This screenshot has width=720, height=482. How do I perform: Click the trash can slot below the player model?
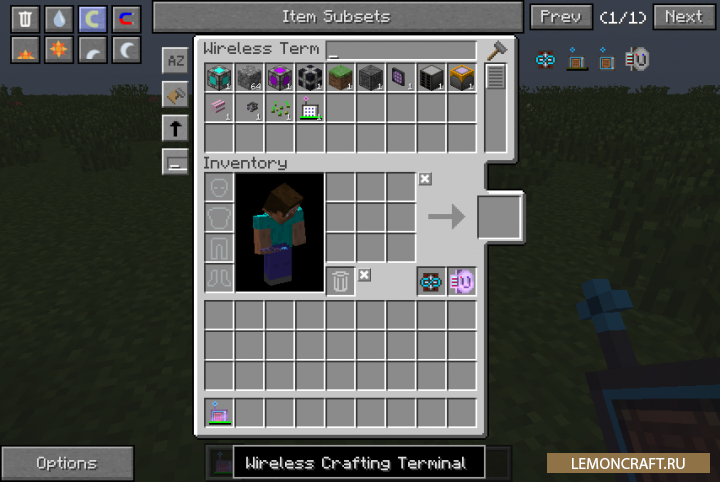pos(340,282)
